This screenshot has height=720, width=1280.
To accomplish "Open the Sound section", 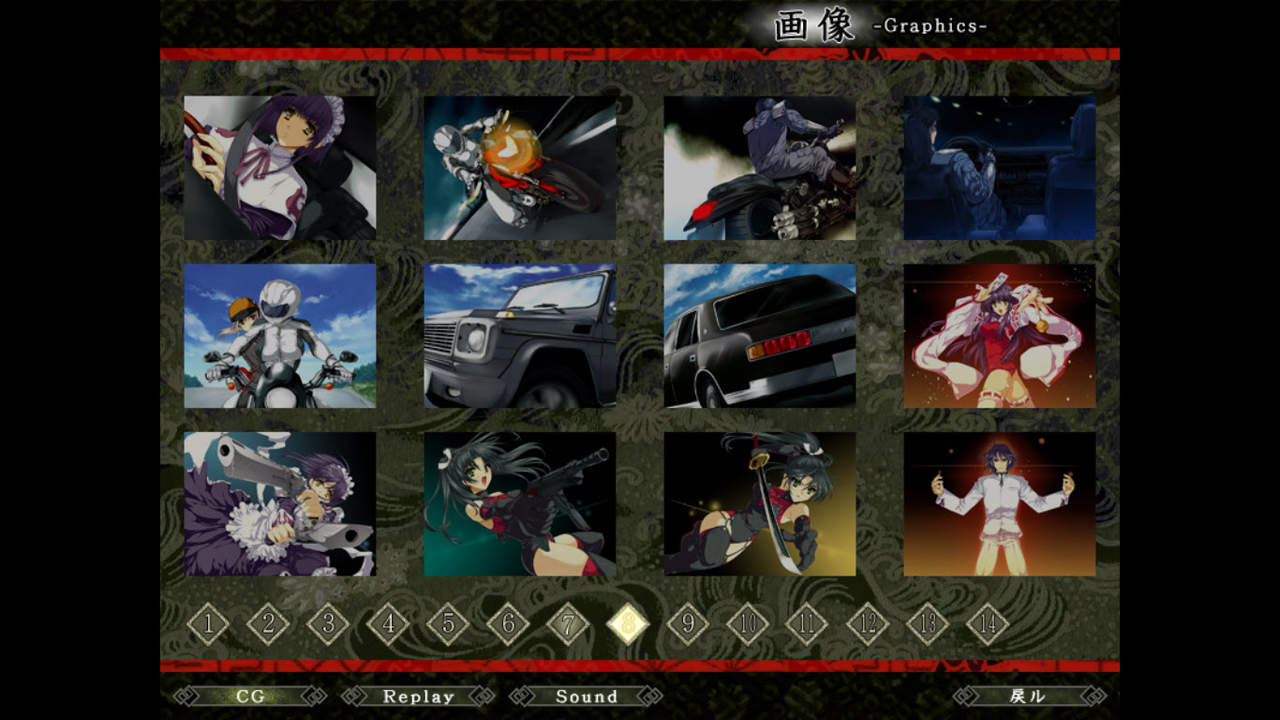I will coord(586,696).
